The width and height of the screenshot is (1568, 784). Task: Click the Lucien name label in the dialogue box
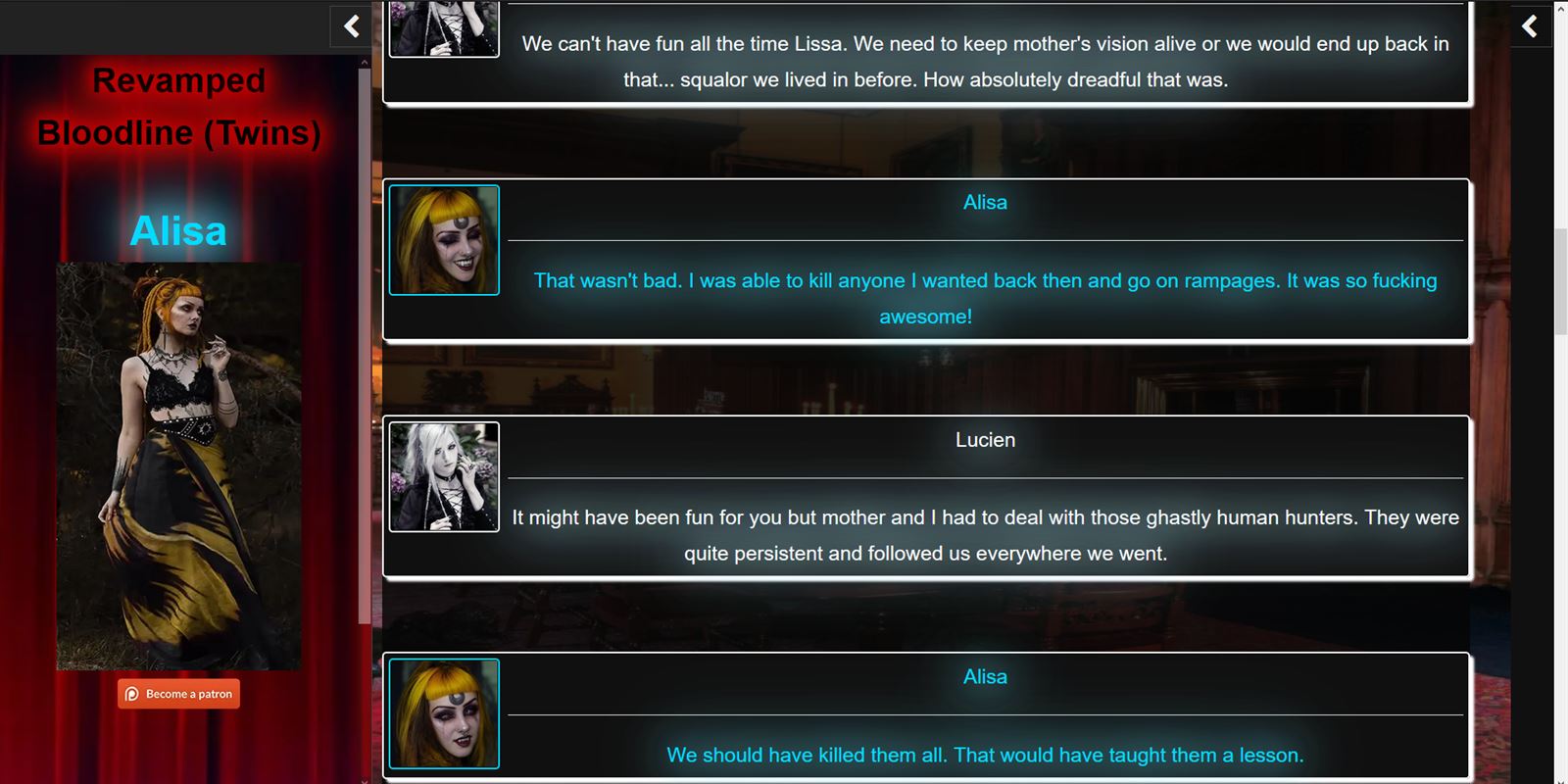tap(985, 439)
